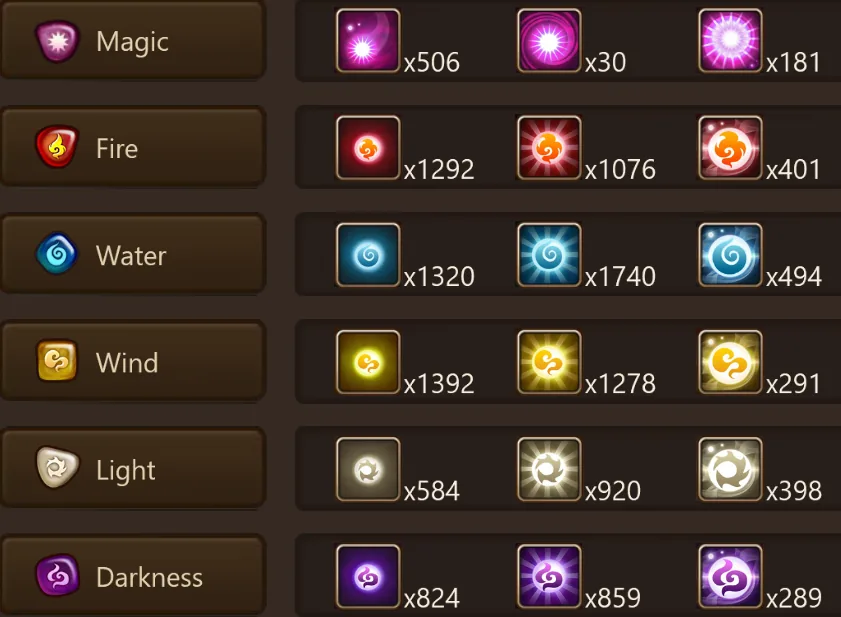Select the Darkness essence with x824
Screen dimensions: 841x617
(368, 576)
